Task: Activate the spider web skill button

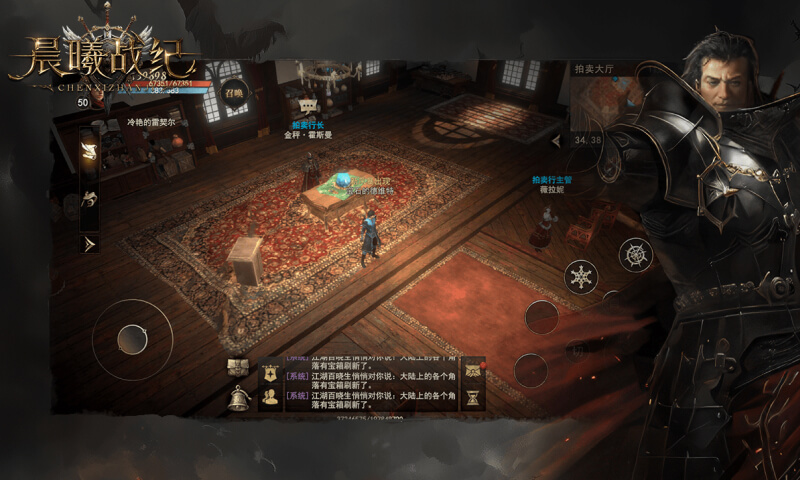Action: (x=636, y=255)
